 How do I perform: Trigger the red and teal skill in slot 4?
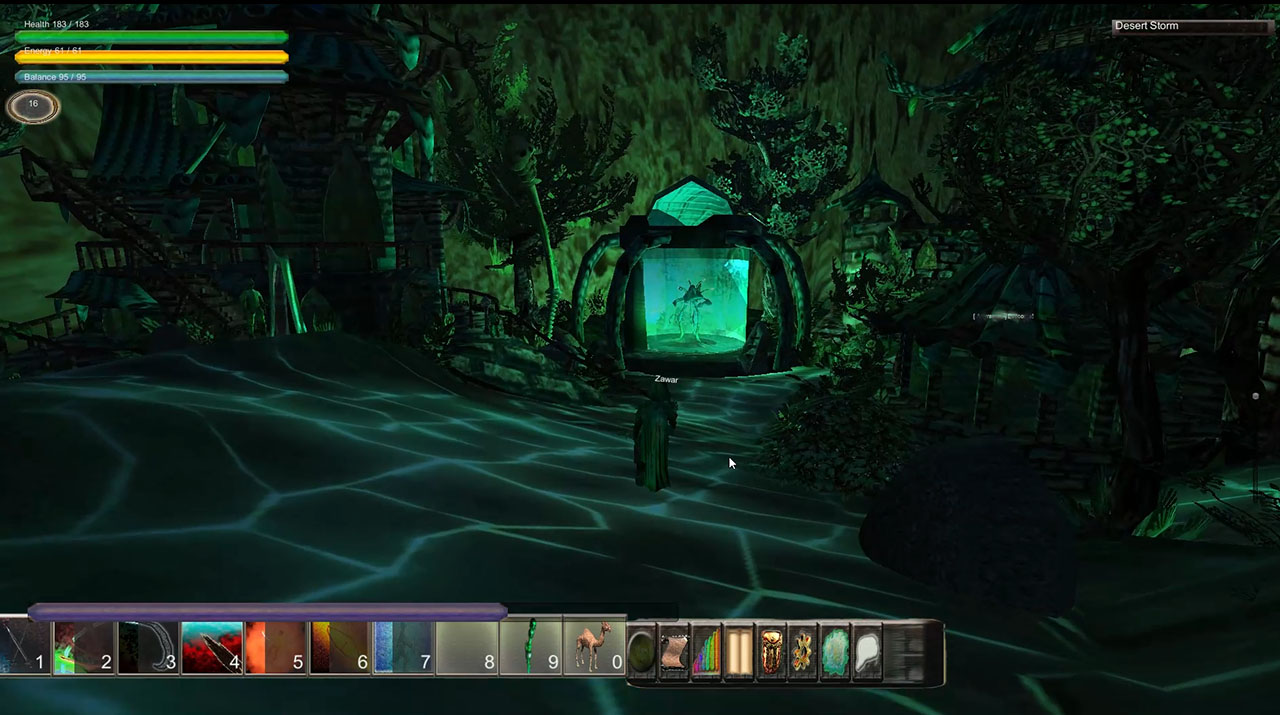pos(212,648)
